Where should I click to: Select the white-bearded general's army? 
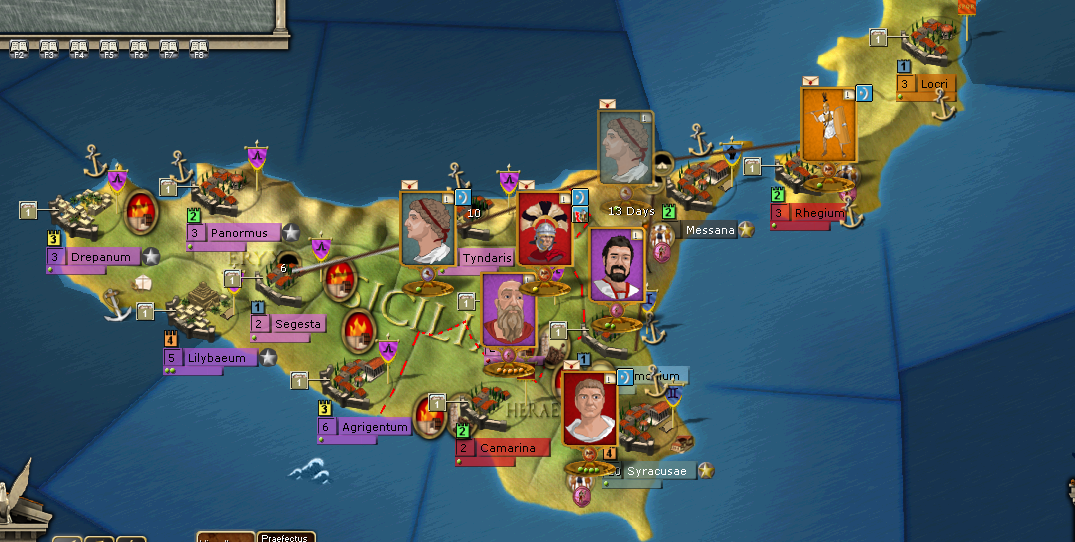point(509,310)
